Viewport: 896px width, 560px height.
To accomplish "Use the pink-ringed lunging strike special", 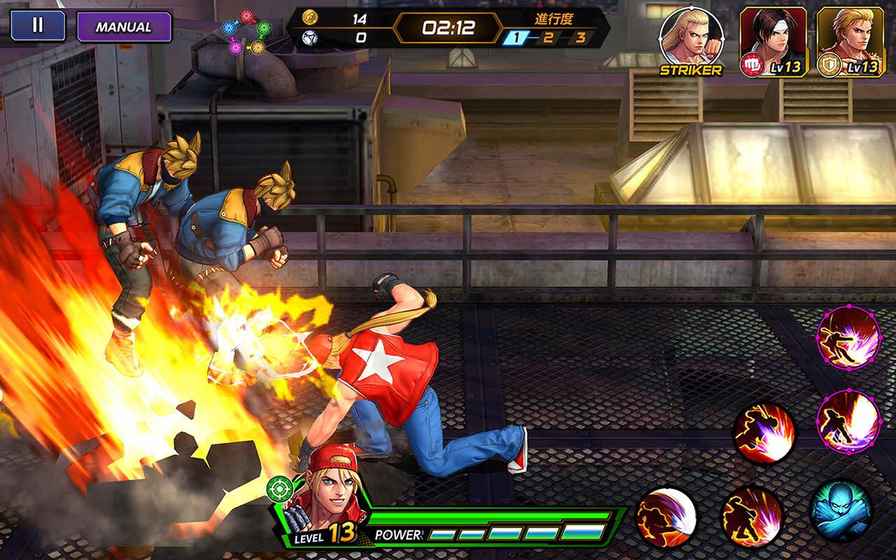I will 848,338.
